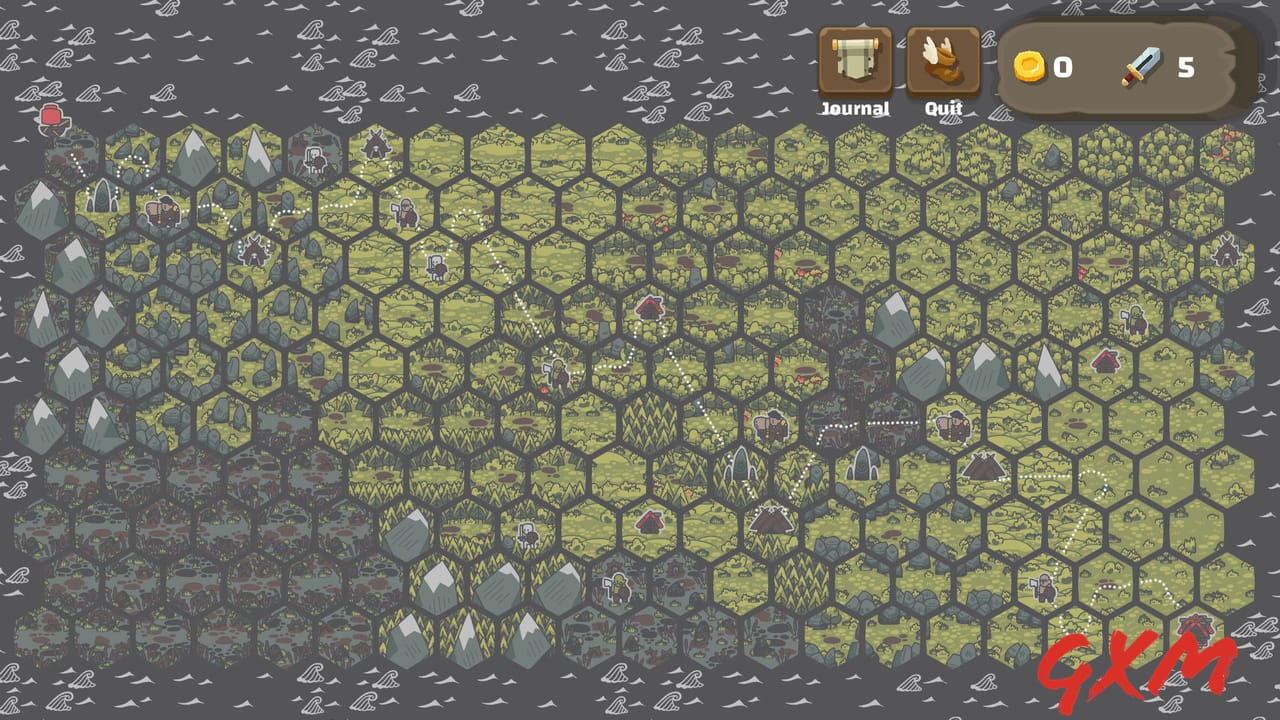1280x720 pixels.
Task: Quit the expedition using the boots button
Action: coord(941,63)
